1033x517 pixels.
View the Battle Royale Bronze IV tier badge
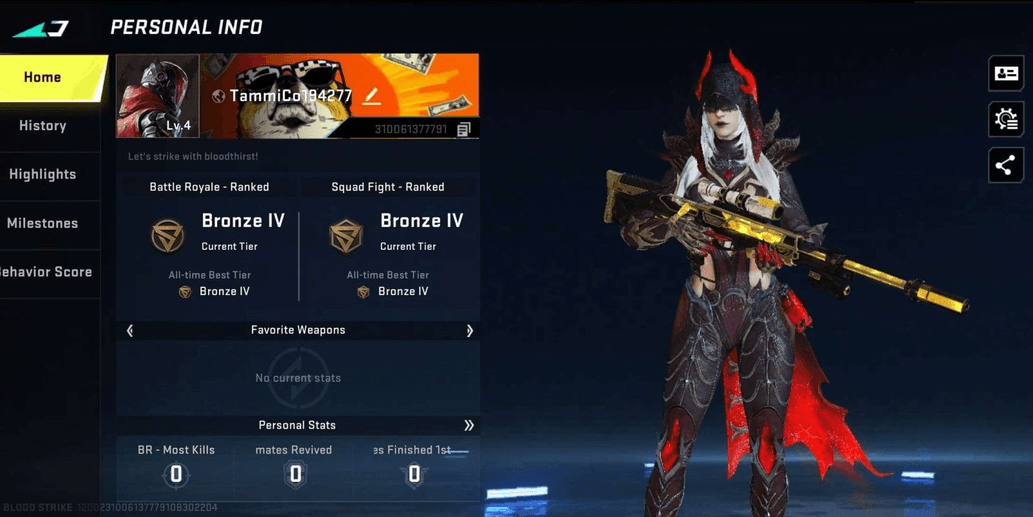(168, 235)
